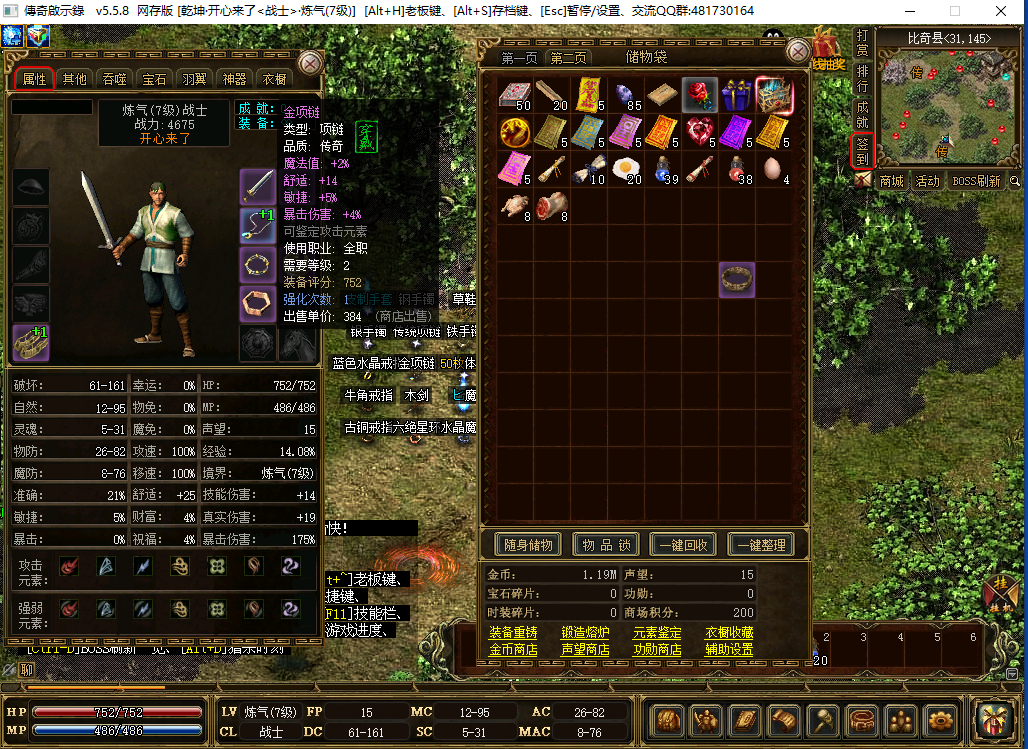Open the 签到 daily sign-in

click(862, 151)
